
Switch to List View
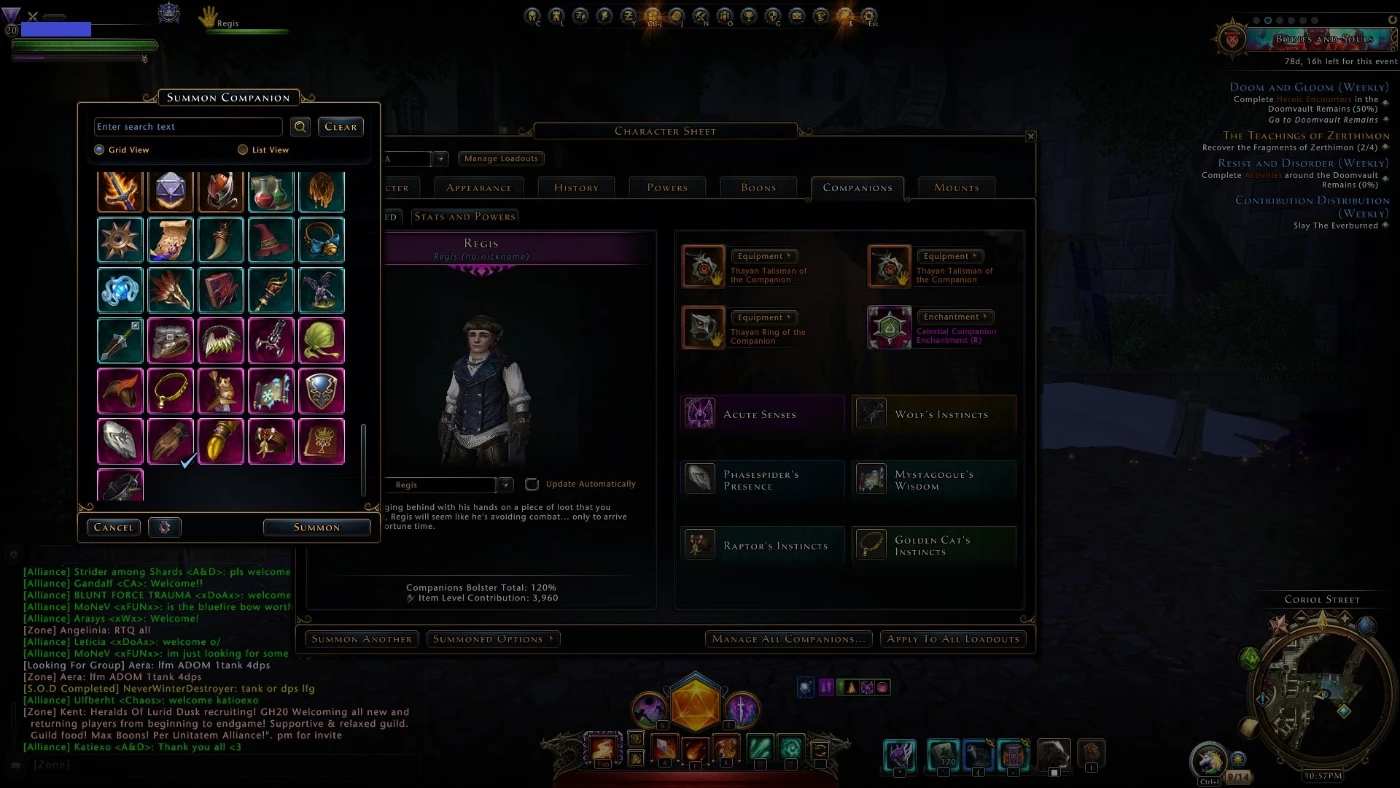pos(243,150)
